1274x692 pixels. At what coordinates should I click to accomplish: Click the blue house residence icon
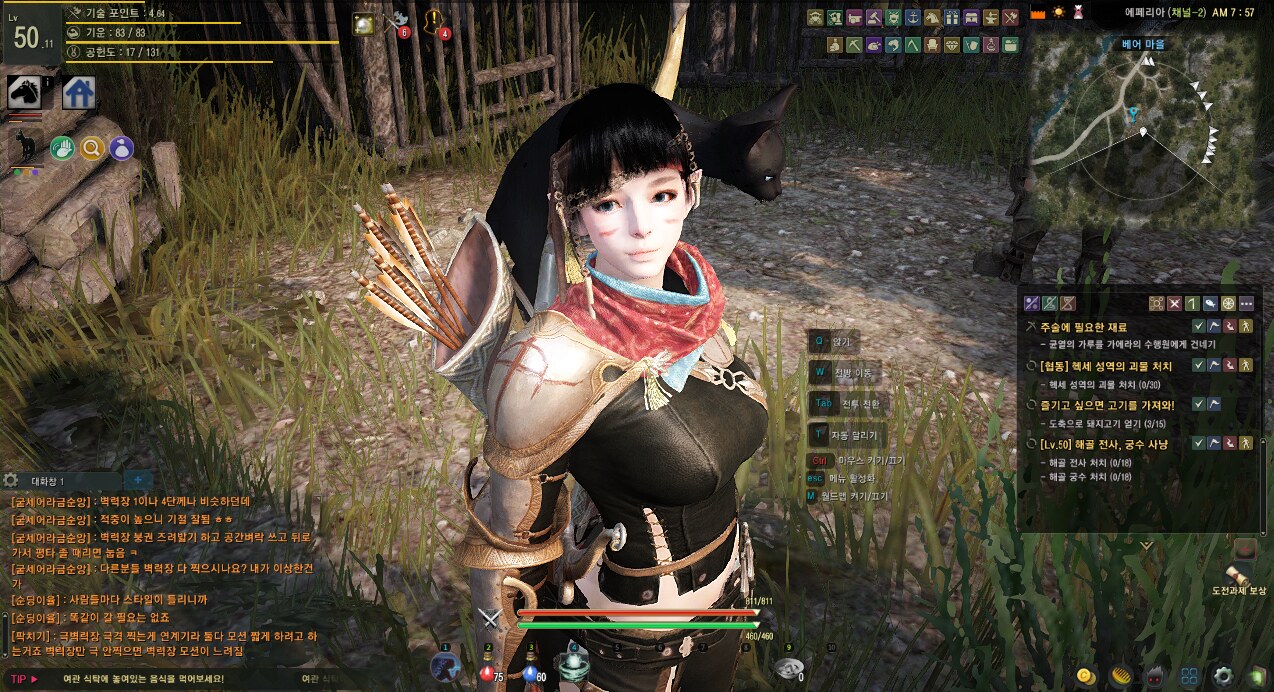(x=78, y=93)
